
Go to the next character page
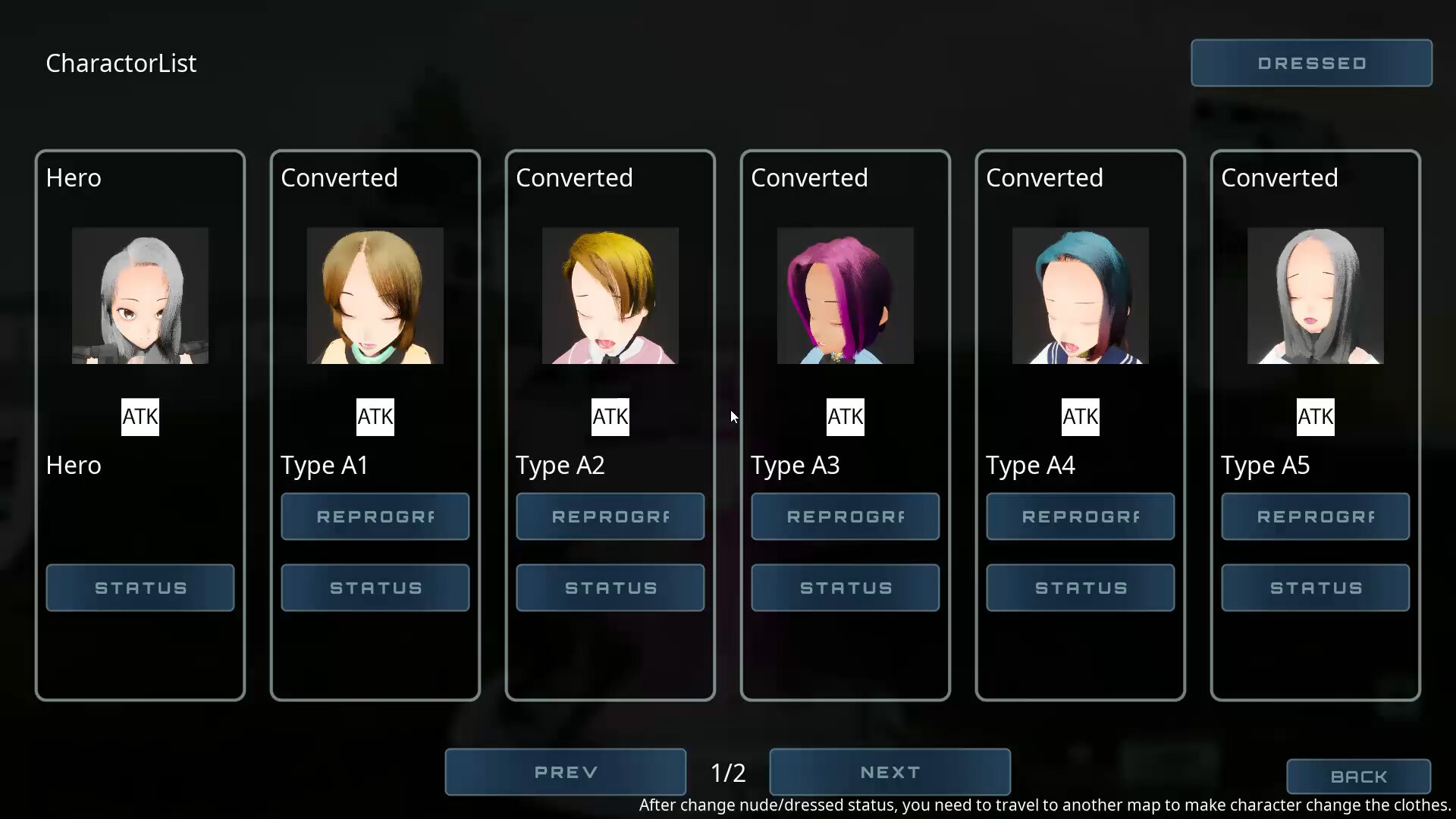(x=890, y=772)
